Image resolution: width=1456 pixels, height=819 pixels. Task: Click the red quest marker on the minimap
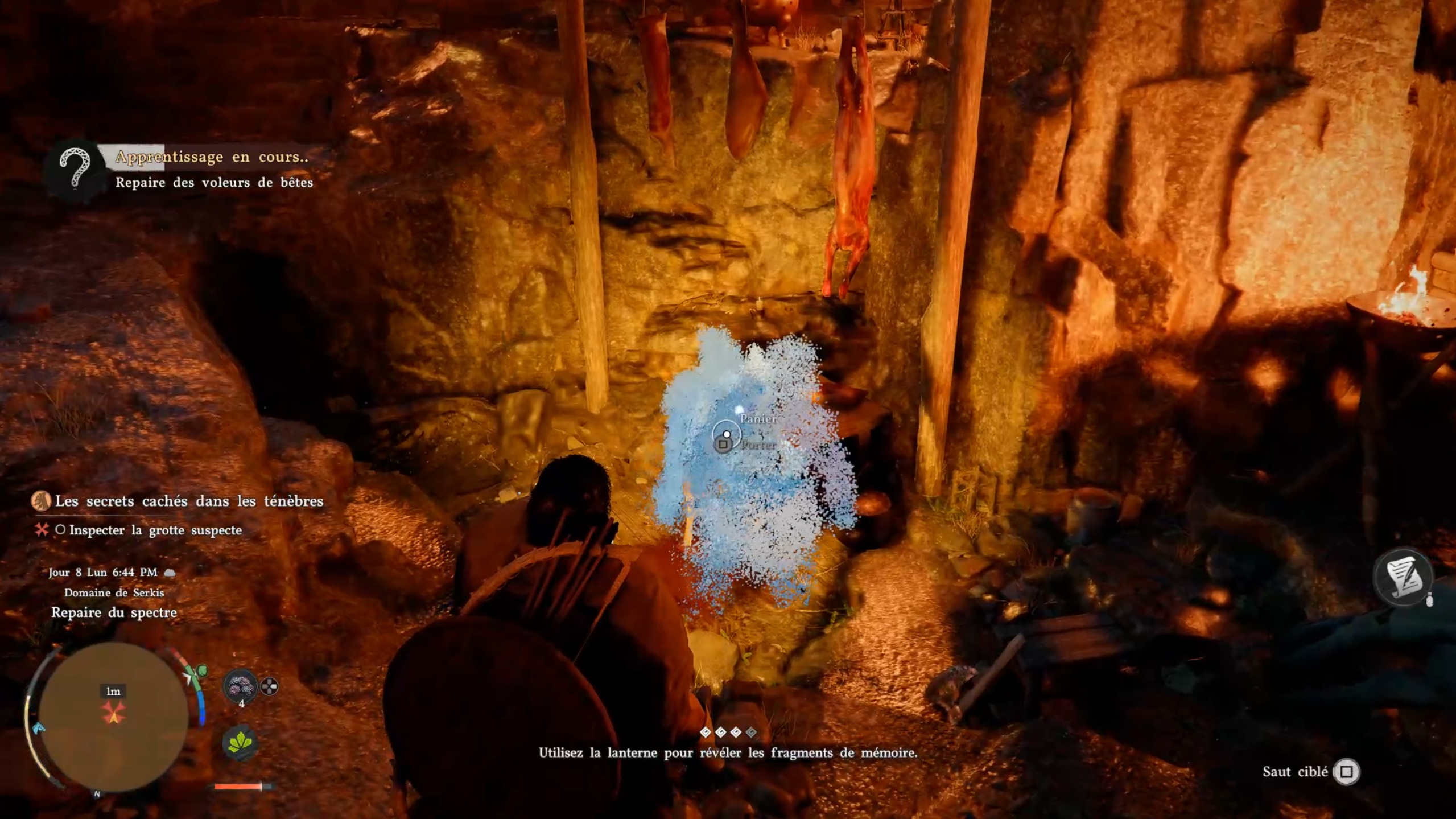(x=113, y=712)
